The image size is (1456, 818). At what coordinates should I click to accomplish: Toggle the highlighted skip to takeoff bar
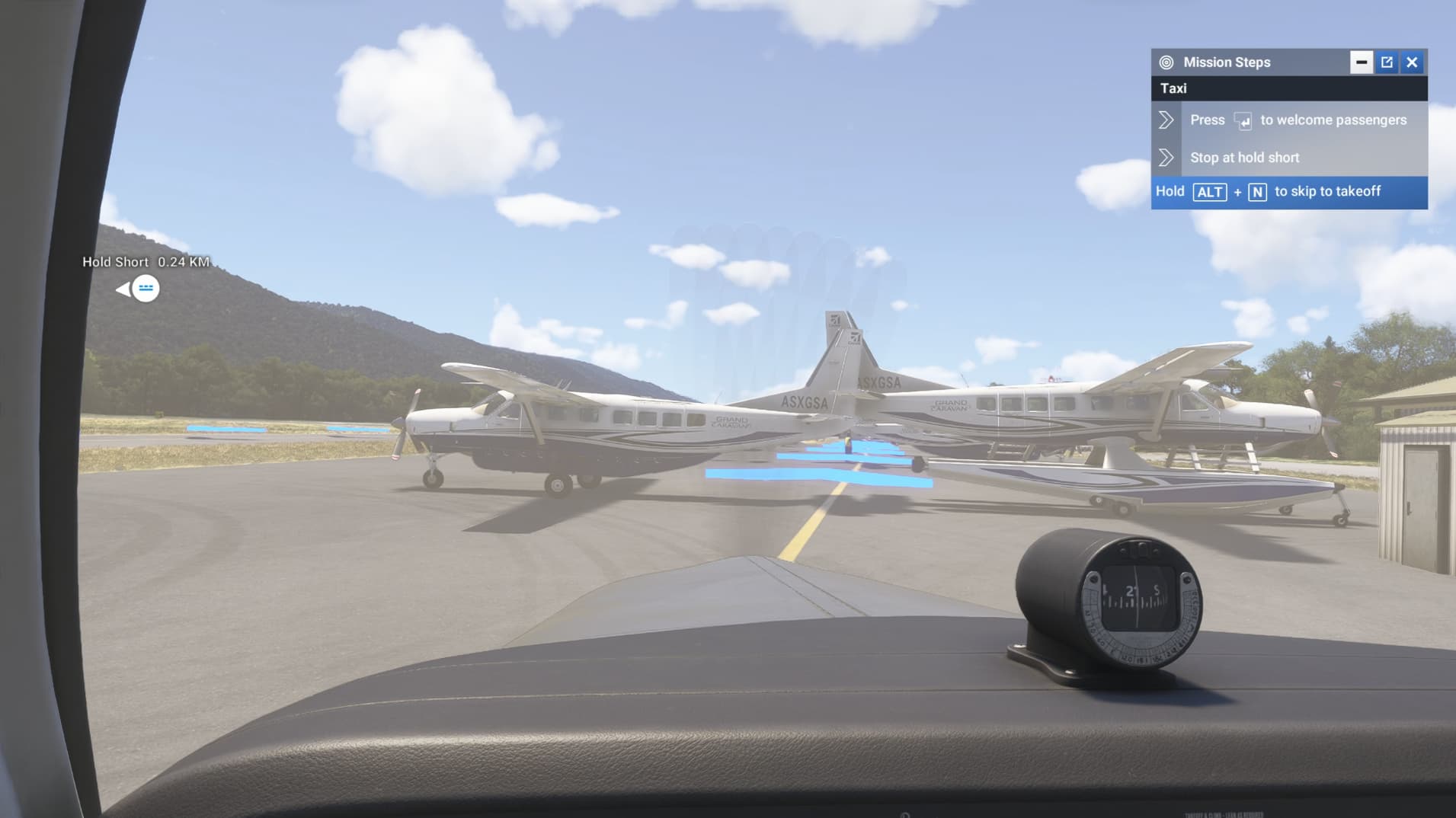coord(1290,191)
